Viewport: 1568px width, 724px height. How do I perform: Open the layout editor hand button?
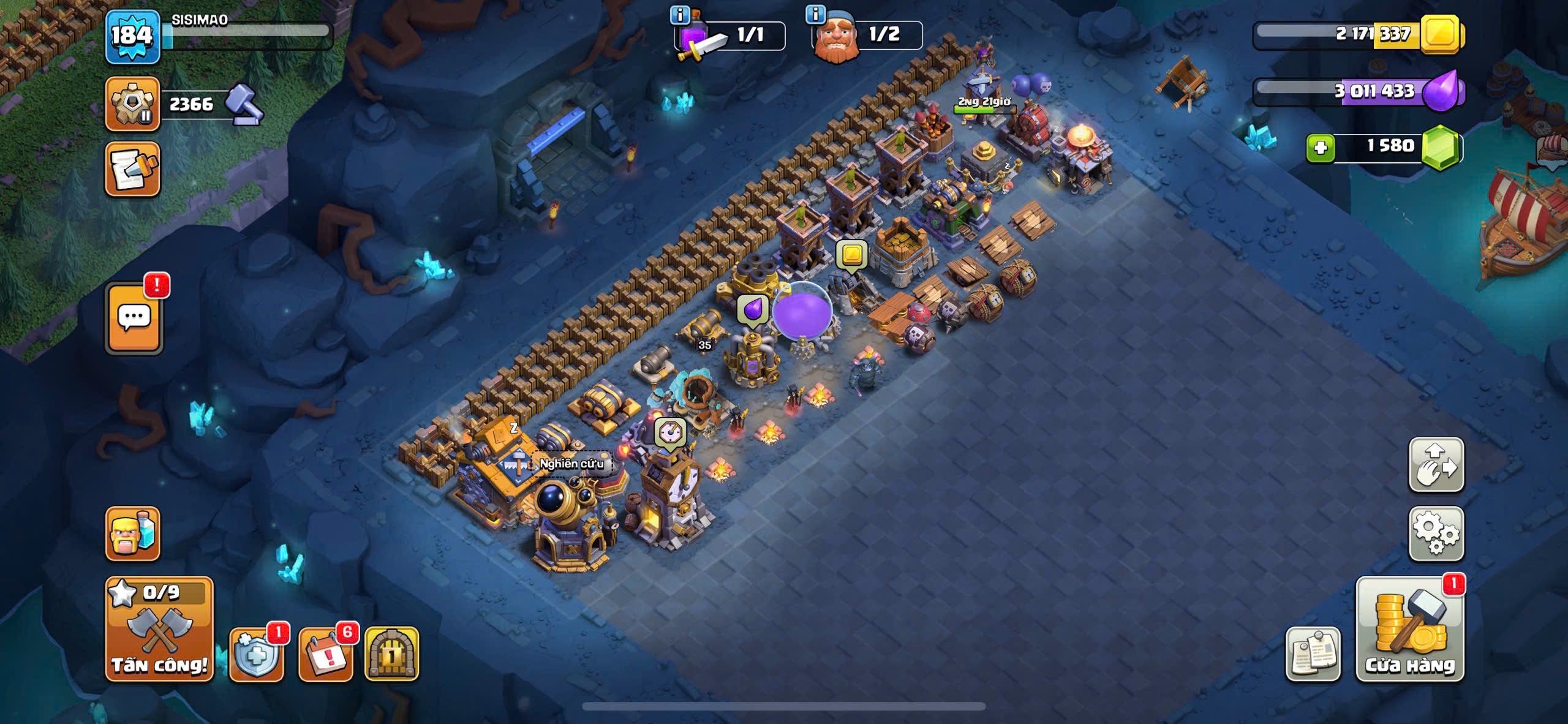(1436, 464)
